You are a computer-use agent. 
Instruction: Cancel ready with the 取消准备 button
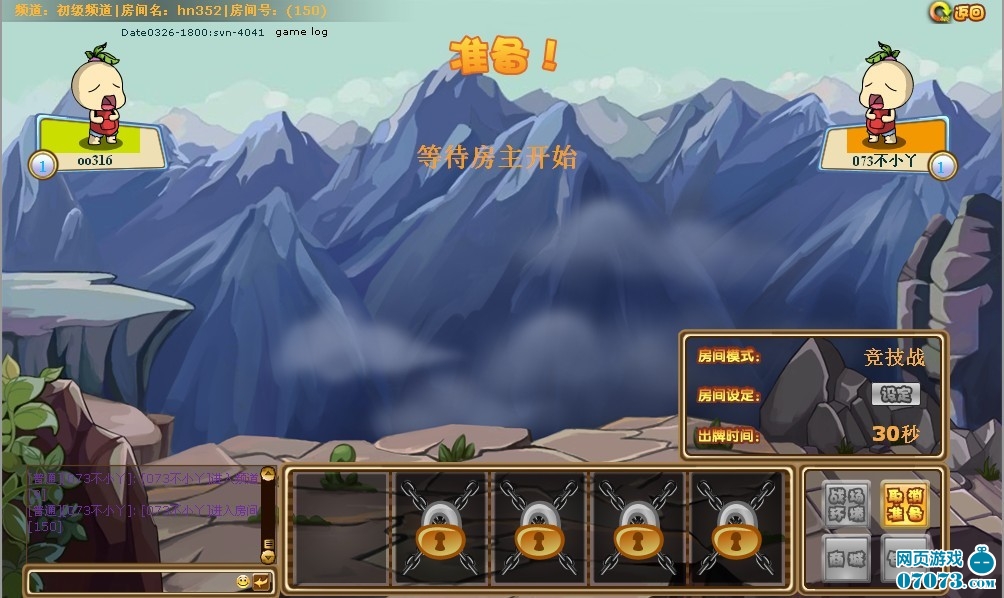point(904,505)
